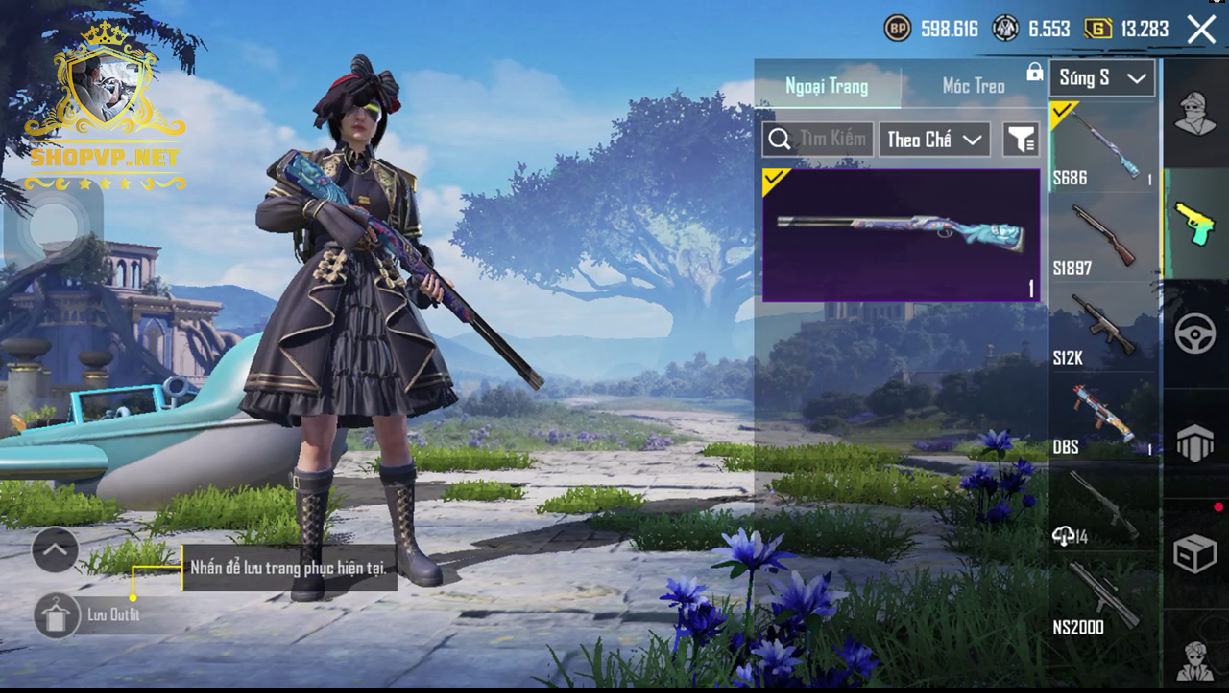Screen dimensions: 1229x693
Task: Expand the Súng S weapon type dropdown
Action: click(1101, 78)
